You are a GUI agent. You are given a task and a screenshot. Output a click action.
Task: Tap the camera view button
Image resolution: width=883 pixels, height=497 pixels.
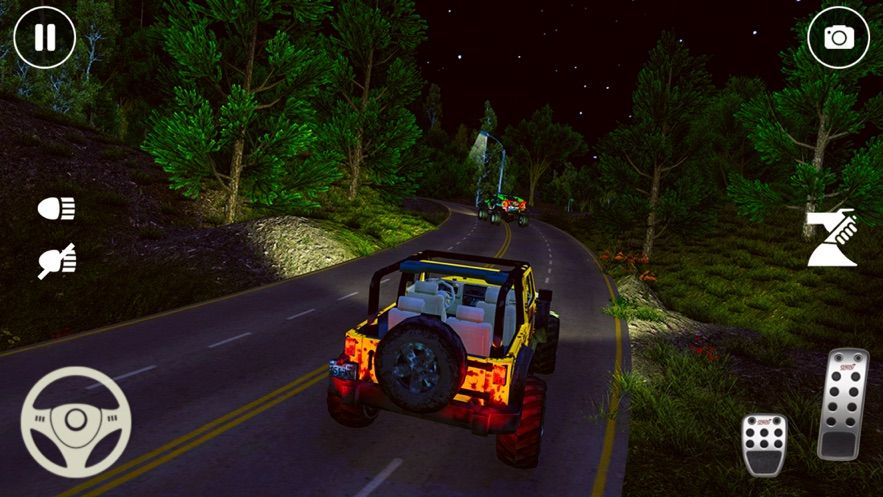point(838,38)
